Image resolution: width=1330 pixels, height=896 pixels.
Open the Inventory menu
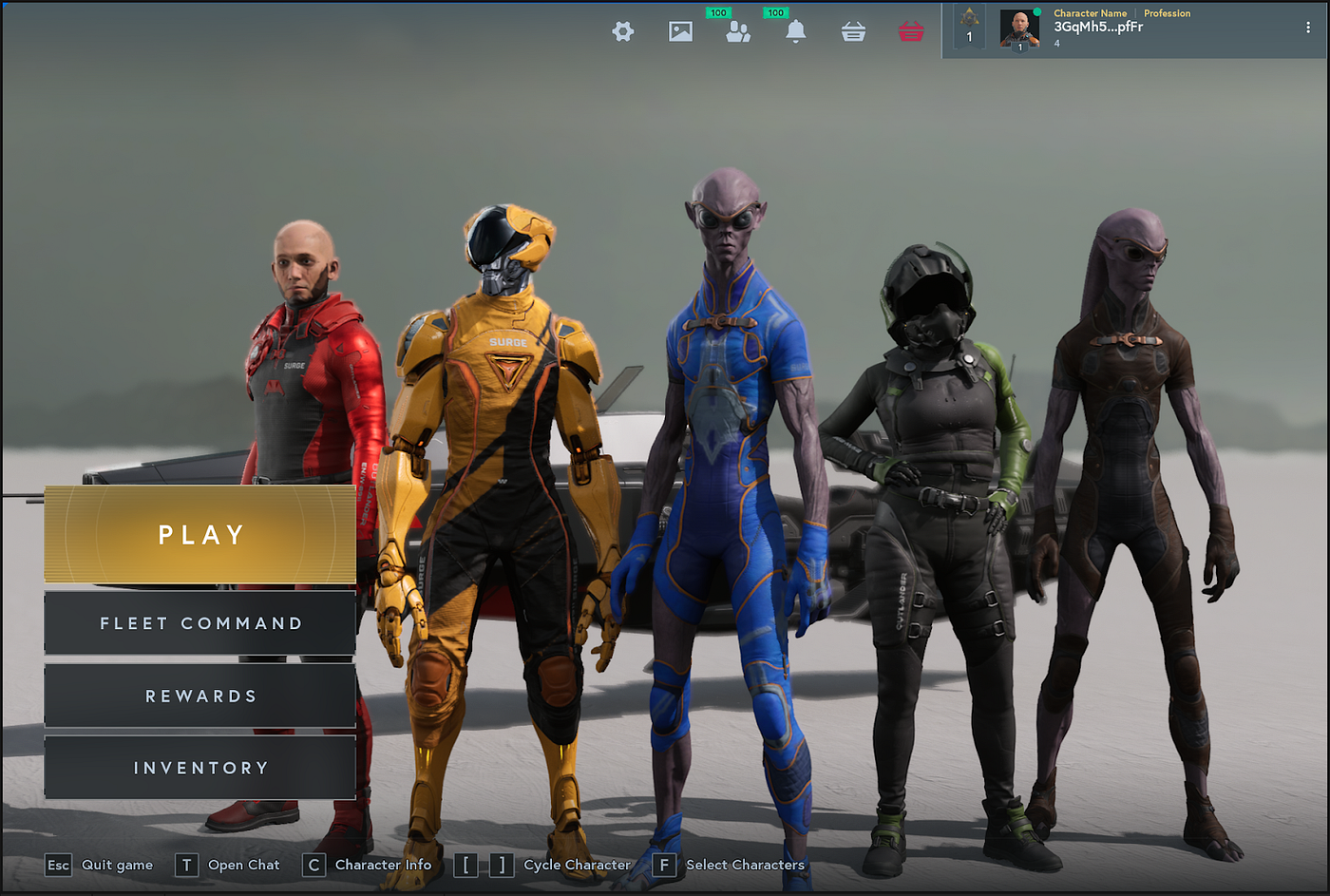(200, 768)
